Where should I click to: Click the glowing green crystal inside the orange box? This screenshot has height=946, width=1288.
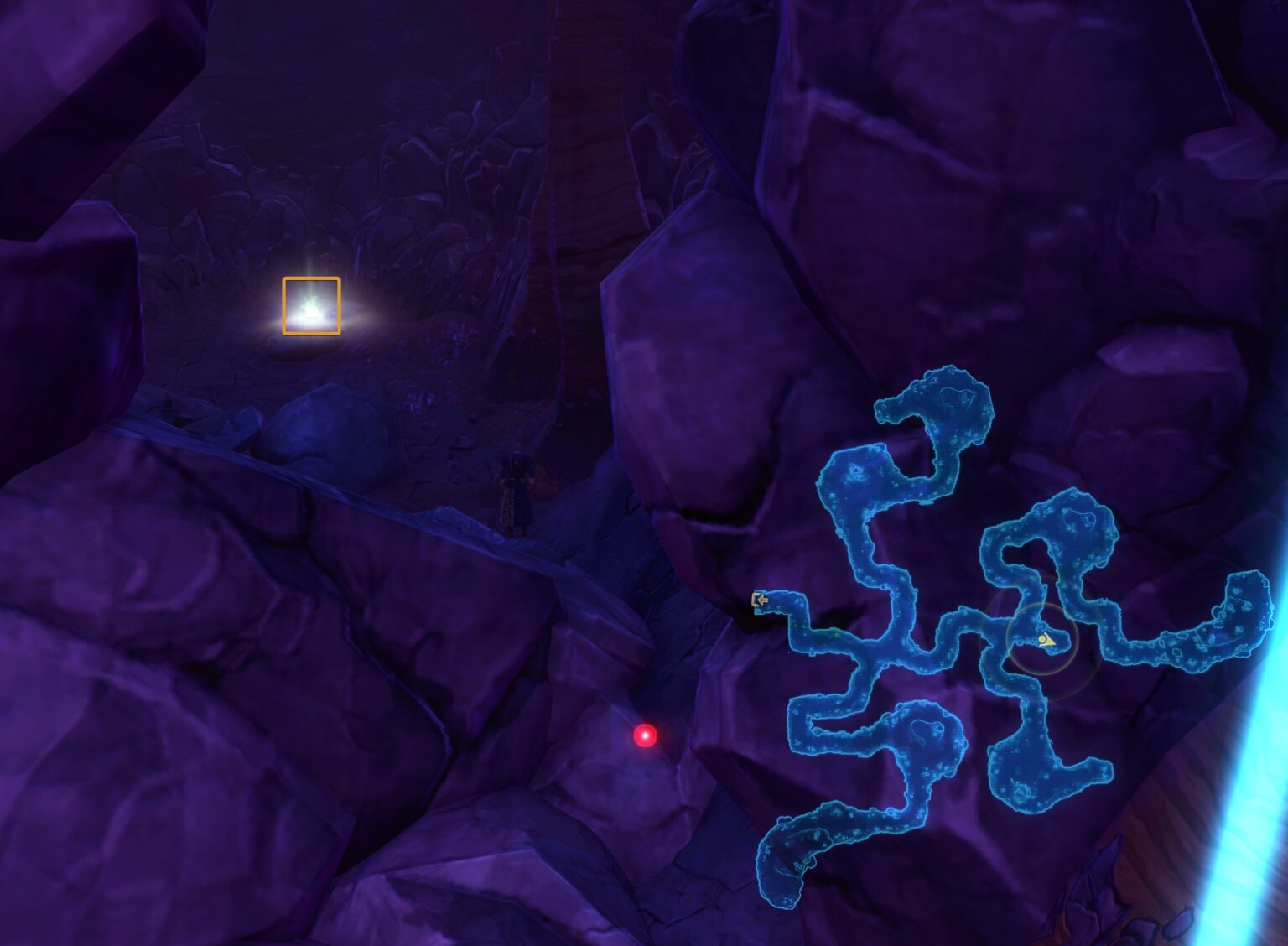pyautogui.click(x=310, y=304)
